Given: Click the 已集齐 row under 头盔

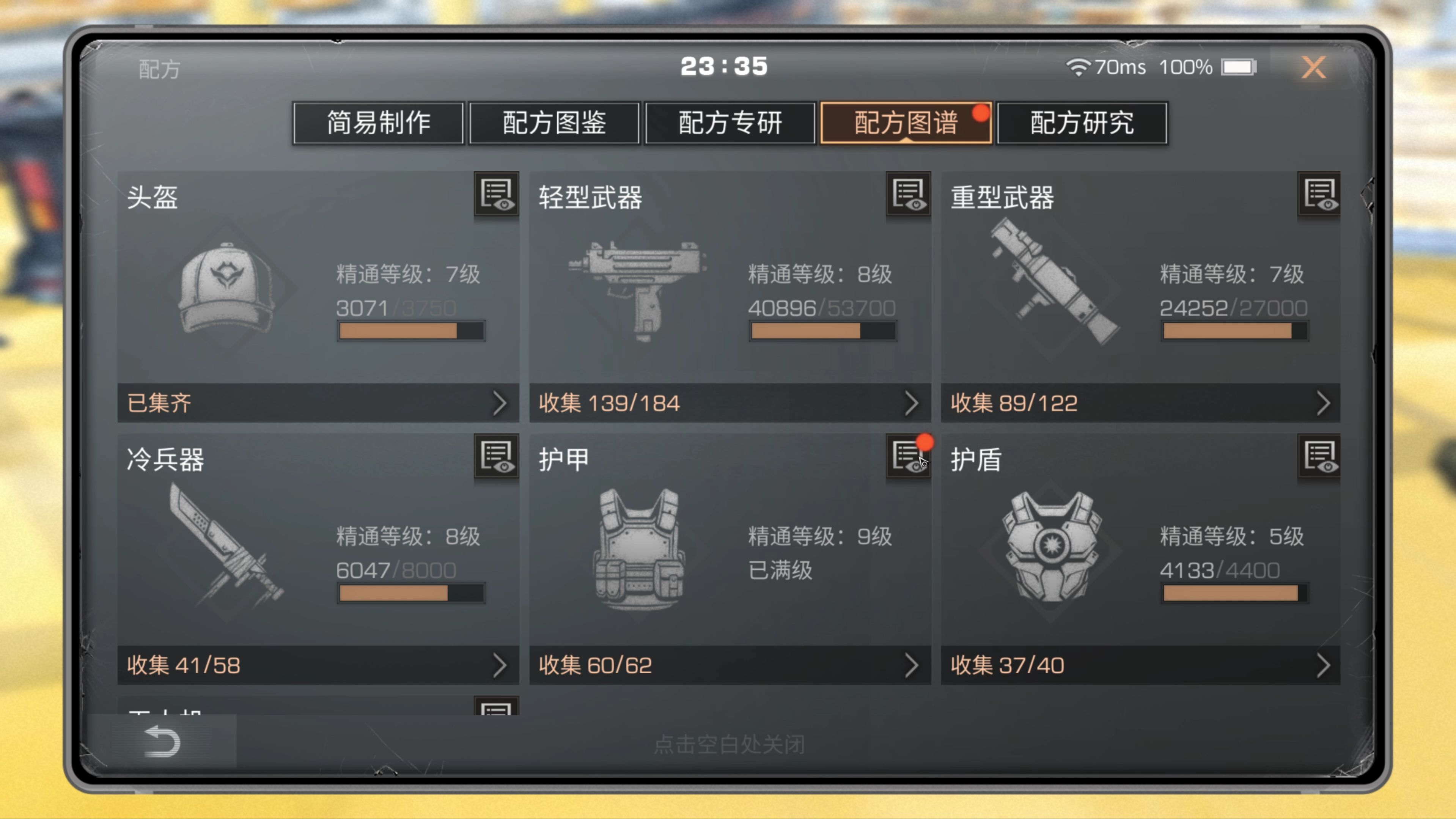Looking at the screenshot, I should coord(316,403).
